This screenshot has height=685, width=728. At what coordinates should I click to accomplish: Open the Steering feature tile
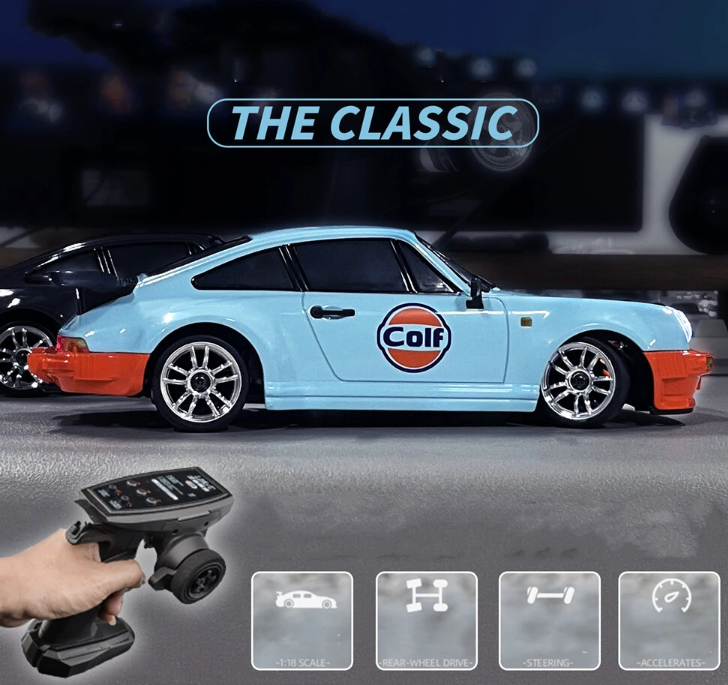549,620
